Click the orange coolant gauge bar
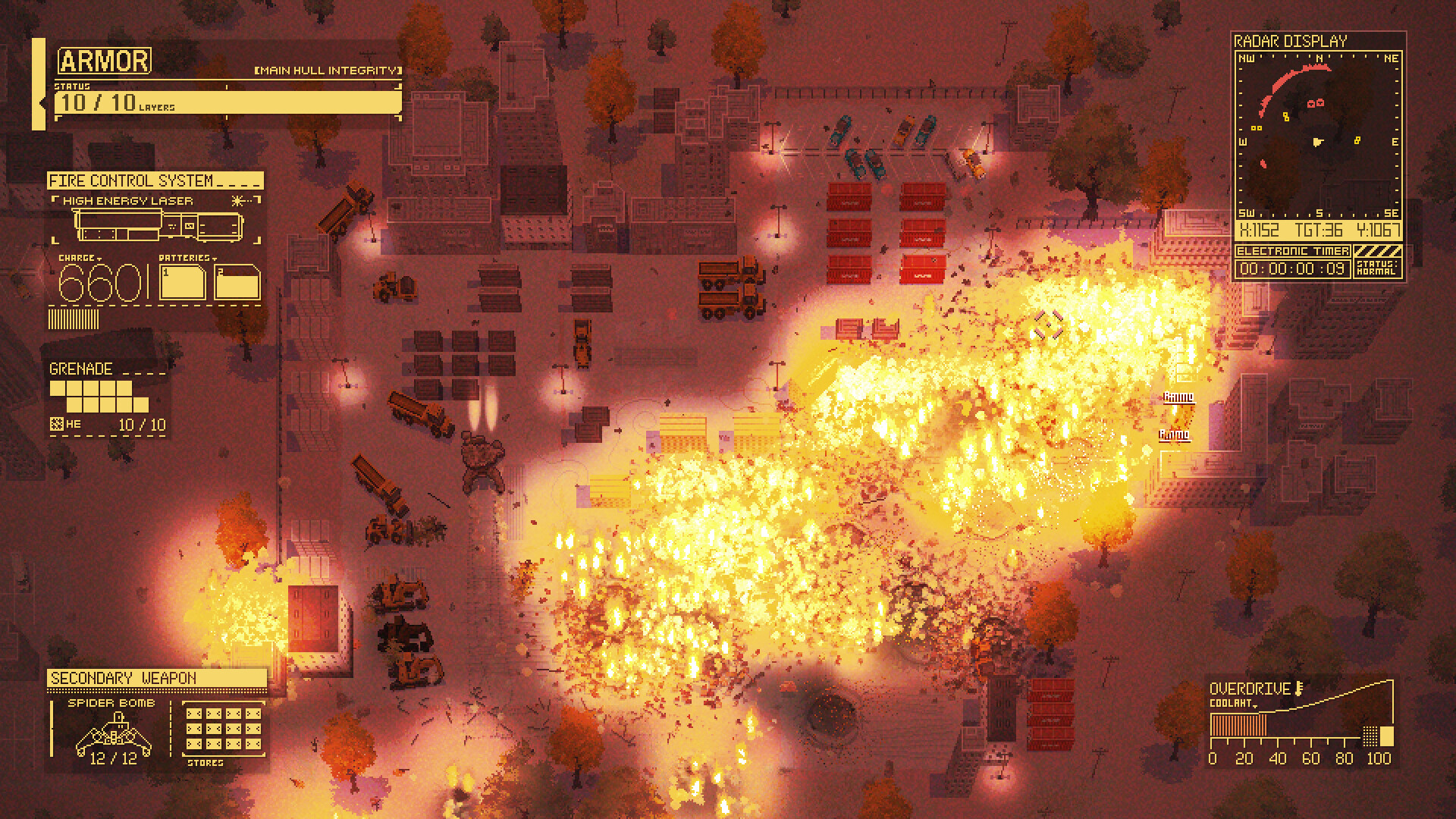The height and width of the screenshot is (819, 1456). 1237,724
